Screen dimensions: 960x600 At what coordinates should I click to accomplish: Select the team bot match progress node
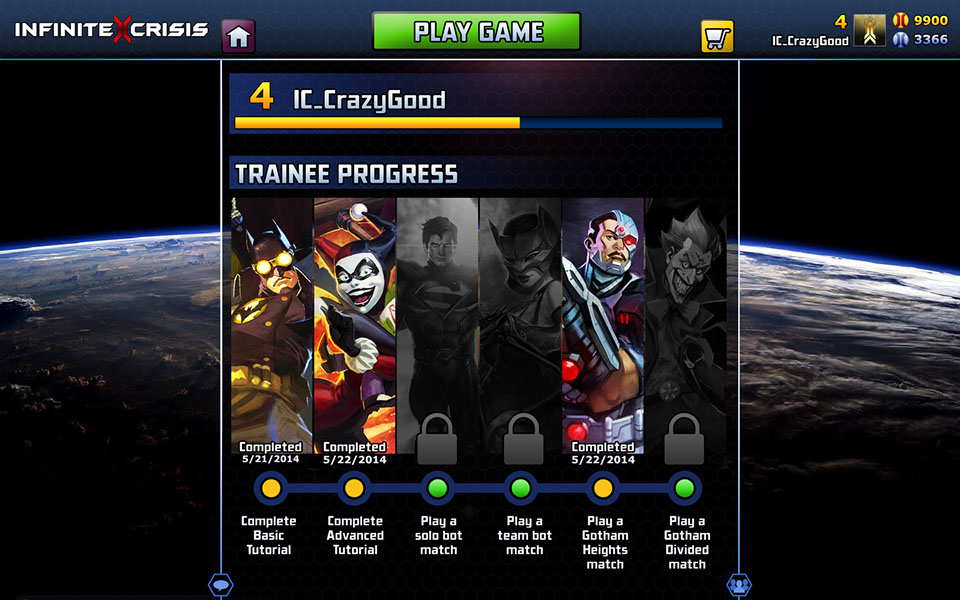(520, 488)
